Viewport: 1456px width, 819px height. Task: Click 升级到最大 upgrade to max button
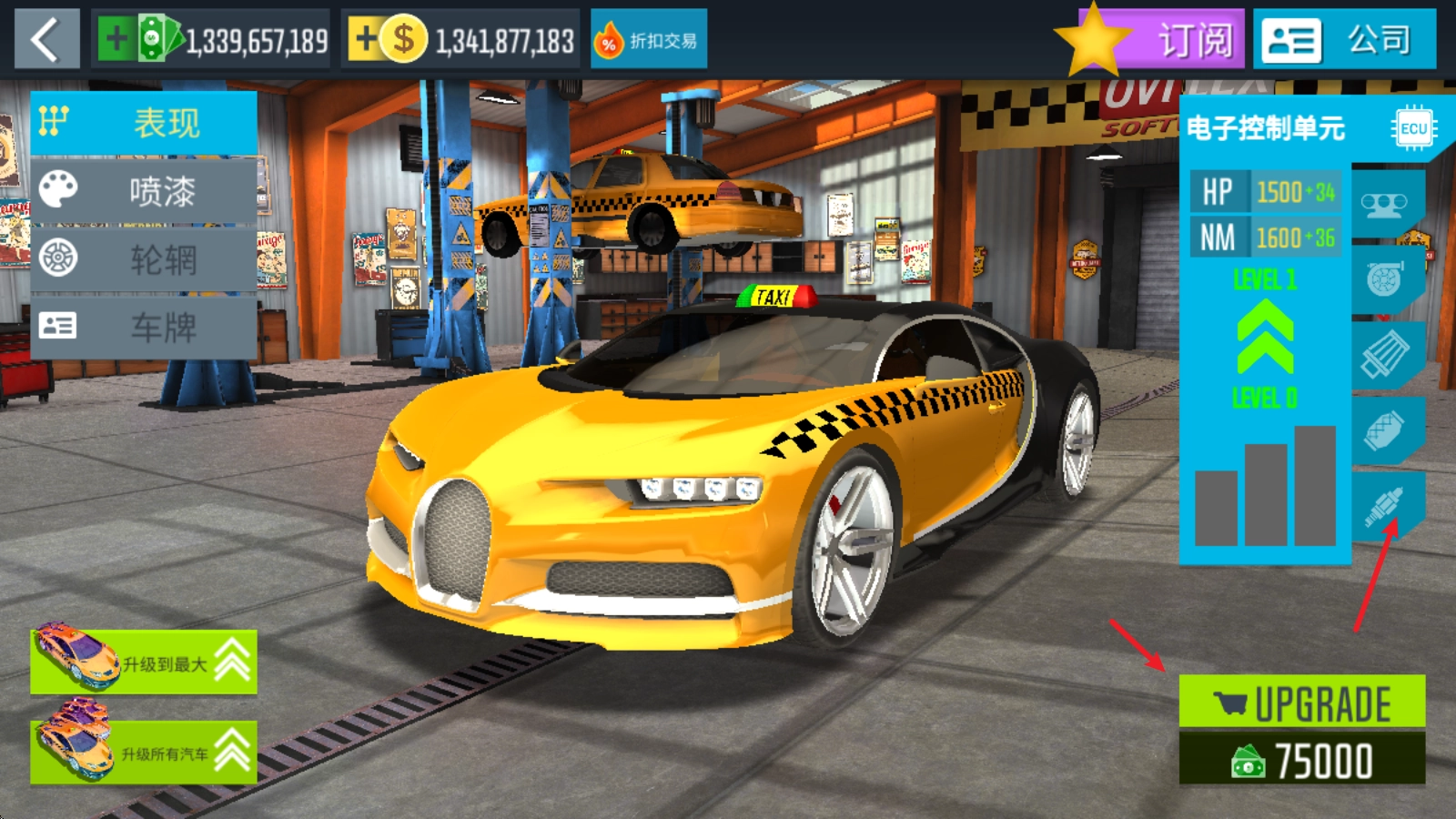click(144, 662)
